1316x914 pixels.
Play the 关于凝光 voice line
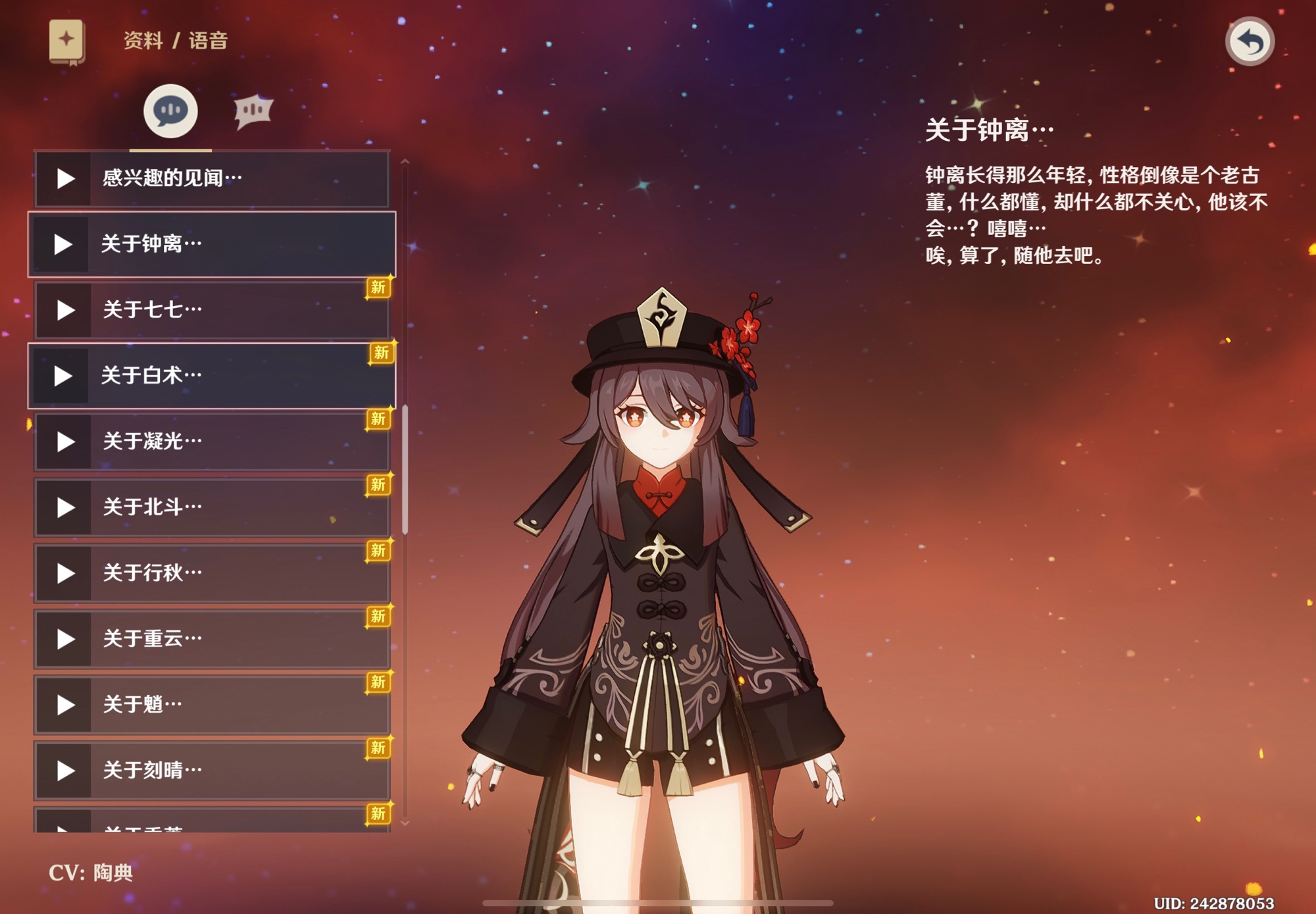tap(64, 442)
